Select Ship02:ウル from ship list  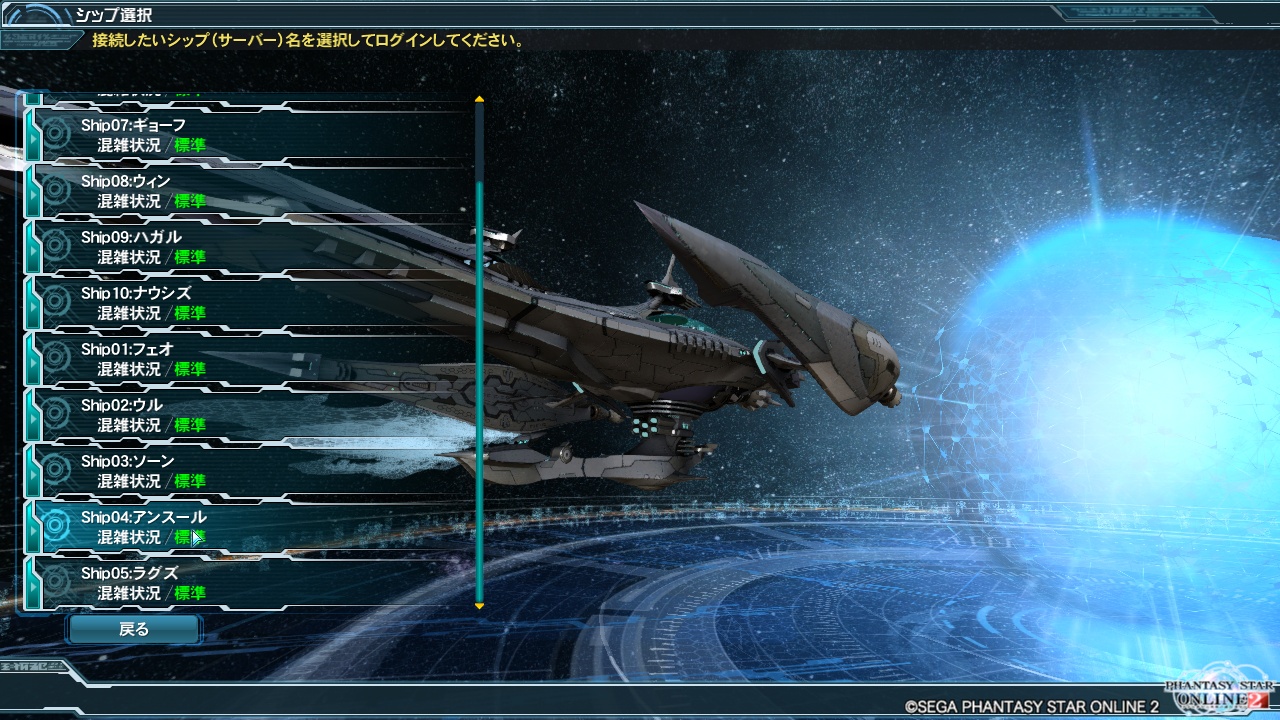pyautogui.click(x=250, y=415)
